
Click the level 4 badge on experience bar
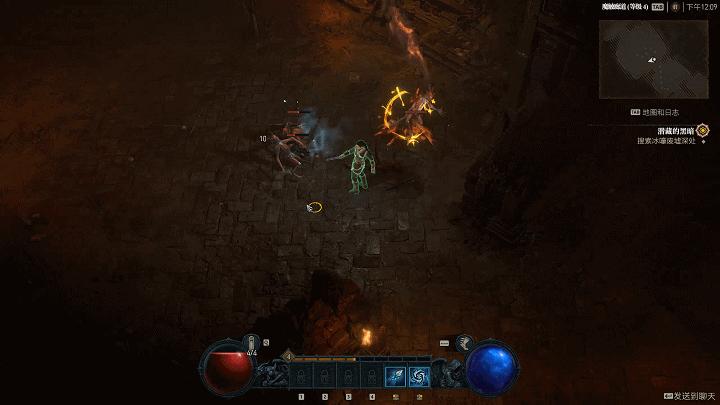coord(289,355)
